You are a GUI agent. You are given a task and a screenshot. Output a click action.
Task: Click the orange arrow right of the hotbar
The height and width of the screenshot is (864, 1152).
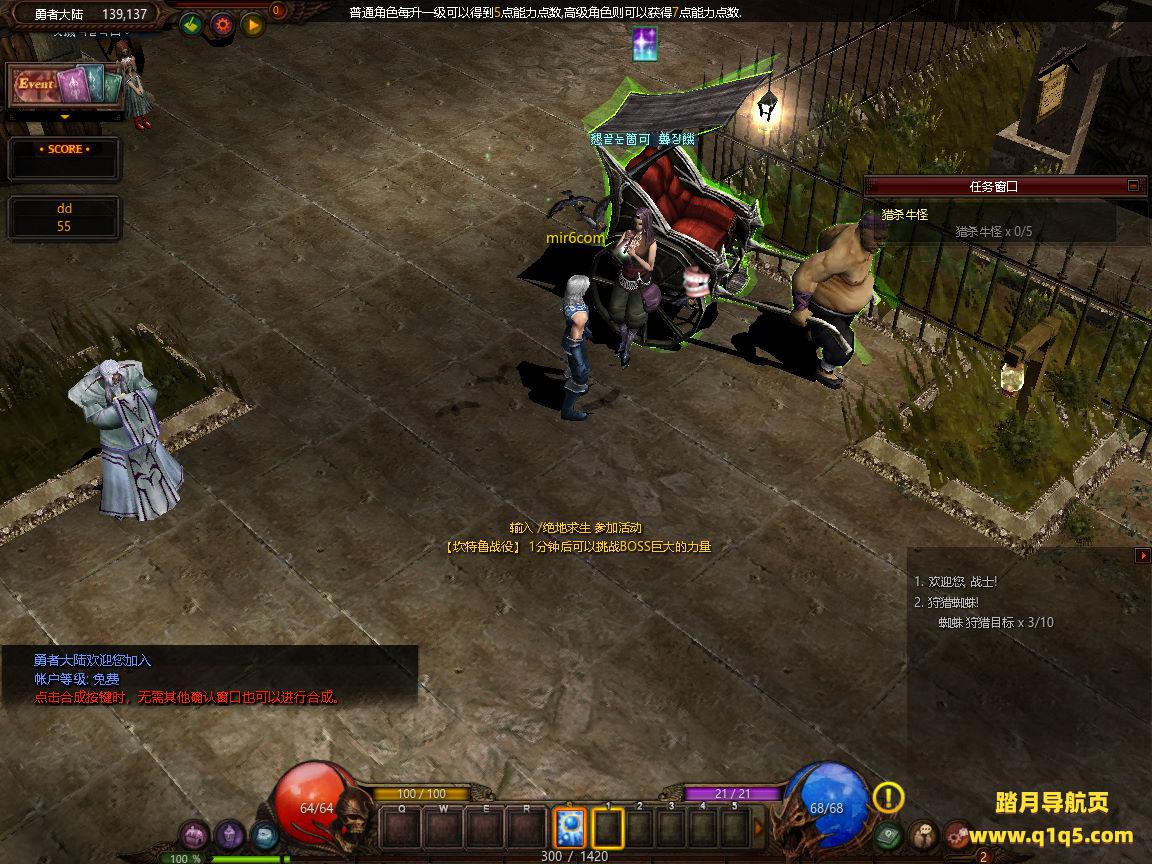pos(758,828)
